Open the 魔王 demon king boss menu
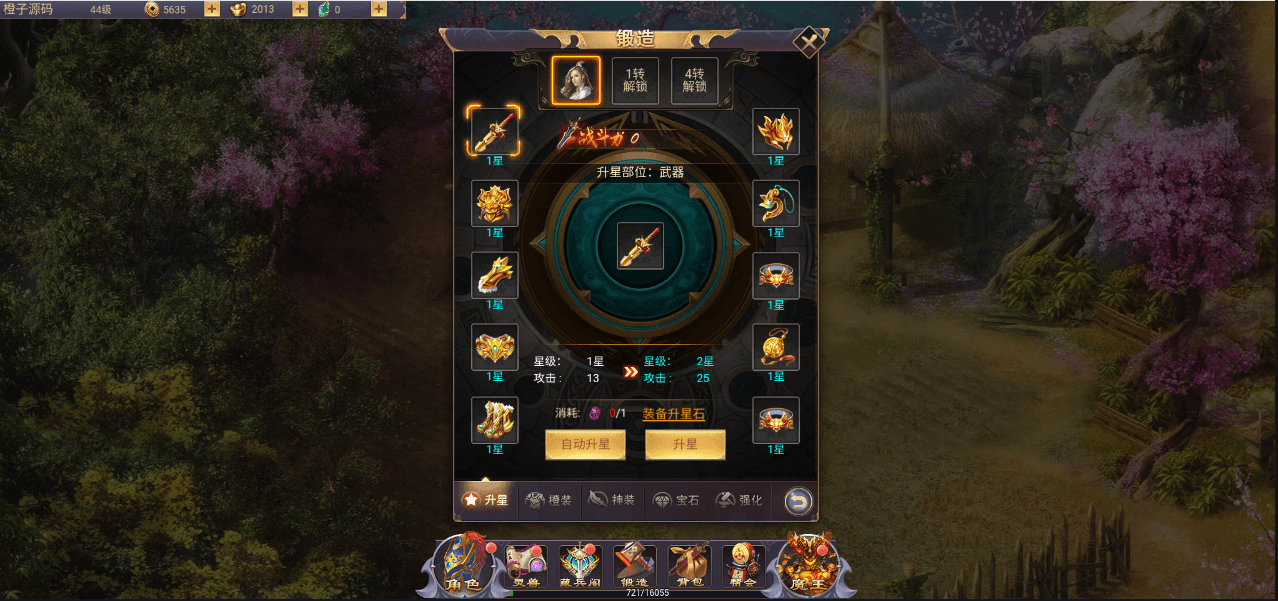 click(x=808, y=566)
